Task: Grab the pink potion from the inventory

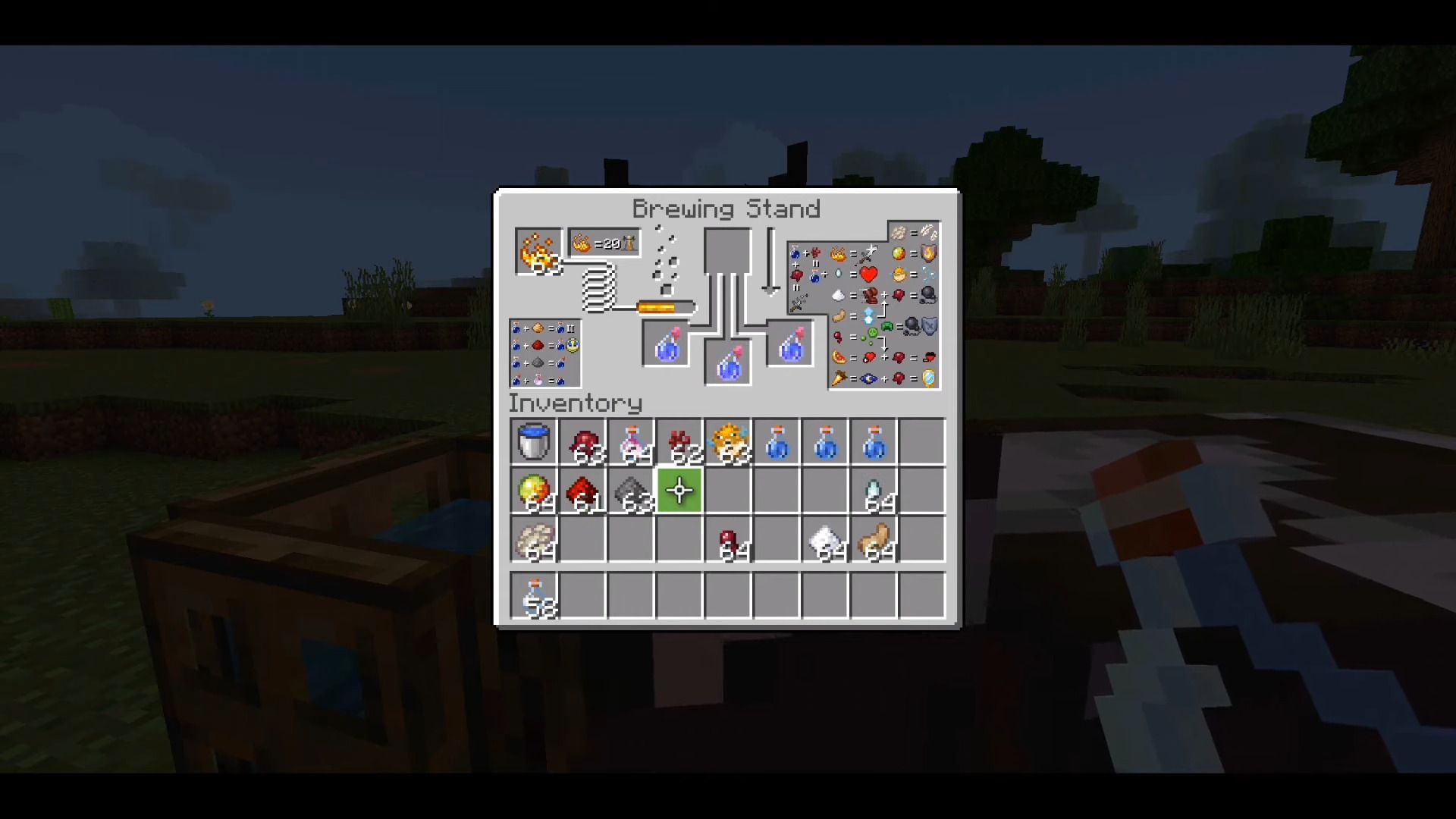Action: pyautogui.click(x=632, y=444)
